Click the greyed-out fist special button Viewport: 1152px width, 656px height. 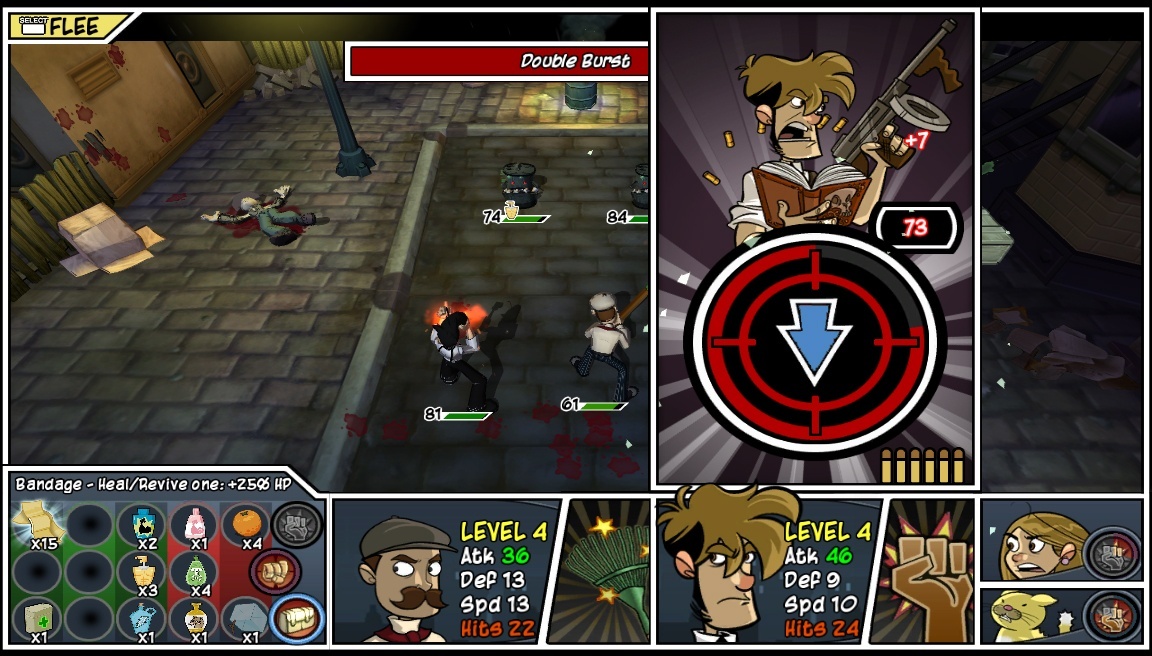point(297,523)
